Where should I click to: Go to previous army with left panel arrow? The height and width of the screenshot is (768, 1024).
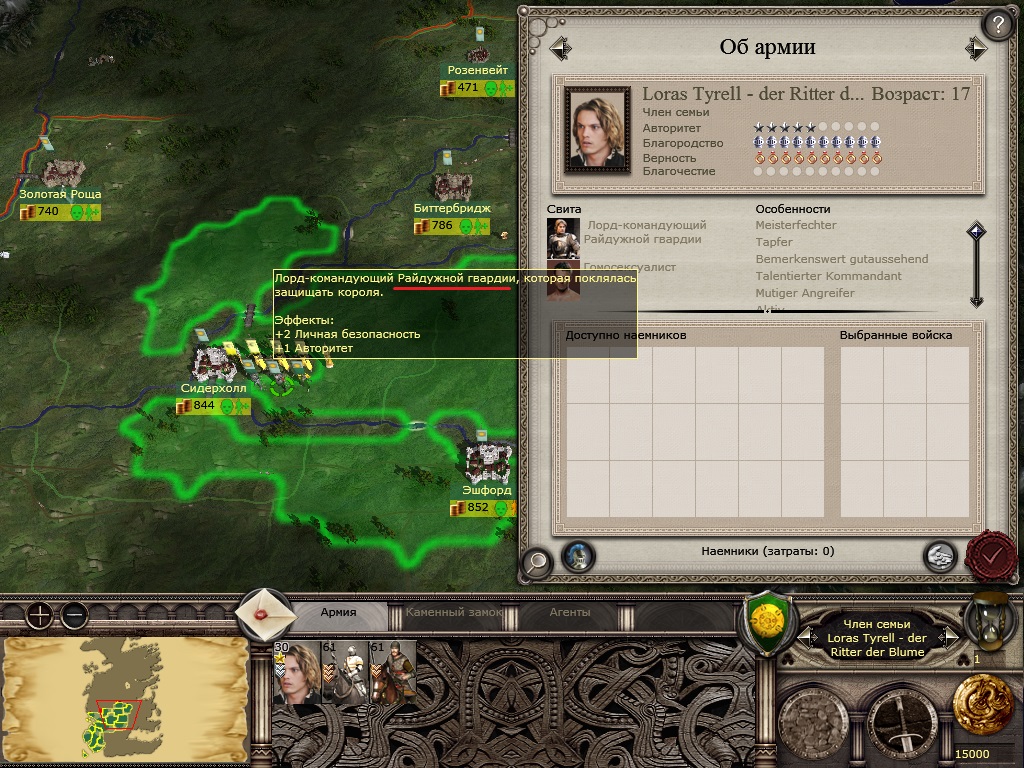tap(560, 48)
